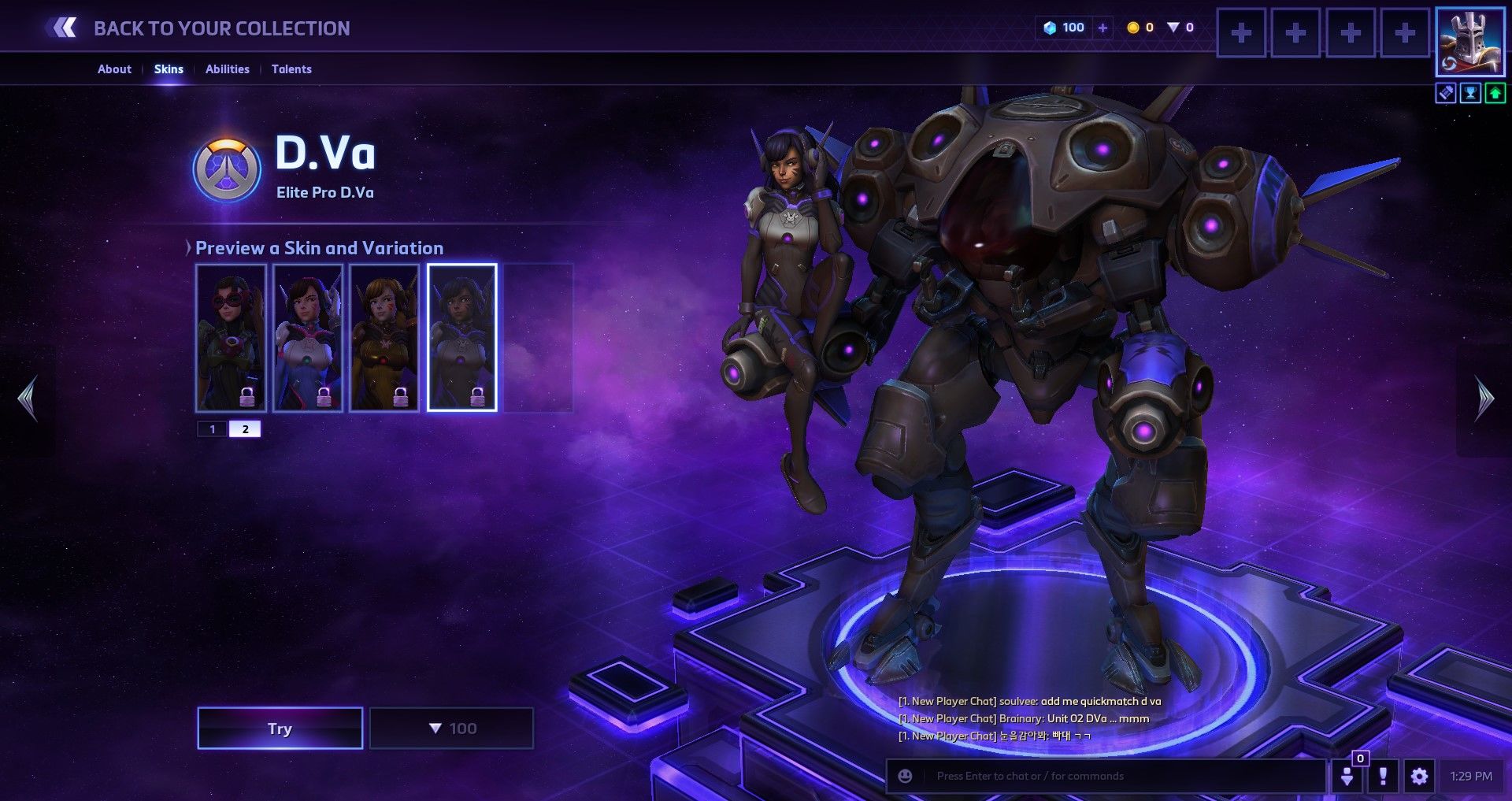Open the About tab
The height and width of the screenshot is (801, 1512).
(114, 69)
